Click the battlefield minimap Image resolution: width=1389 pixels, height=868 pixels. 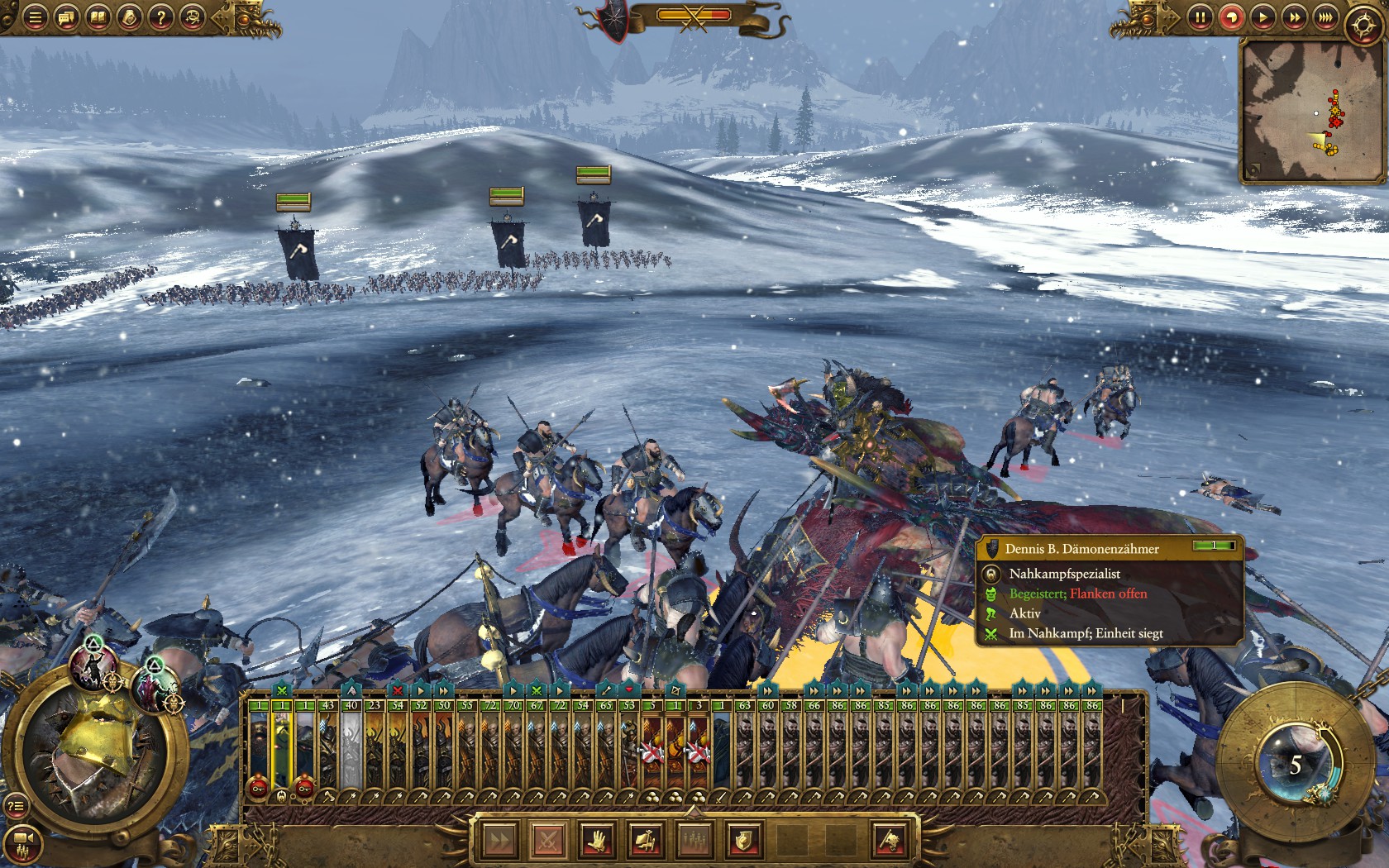[1310, 112]
